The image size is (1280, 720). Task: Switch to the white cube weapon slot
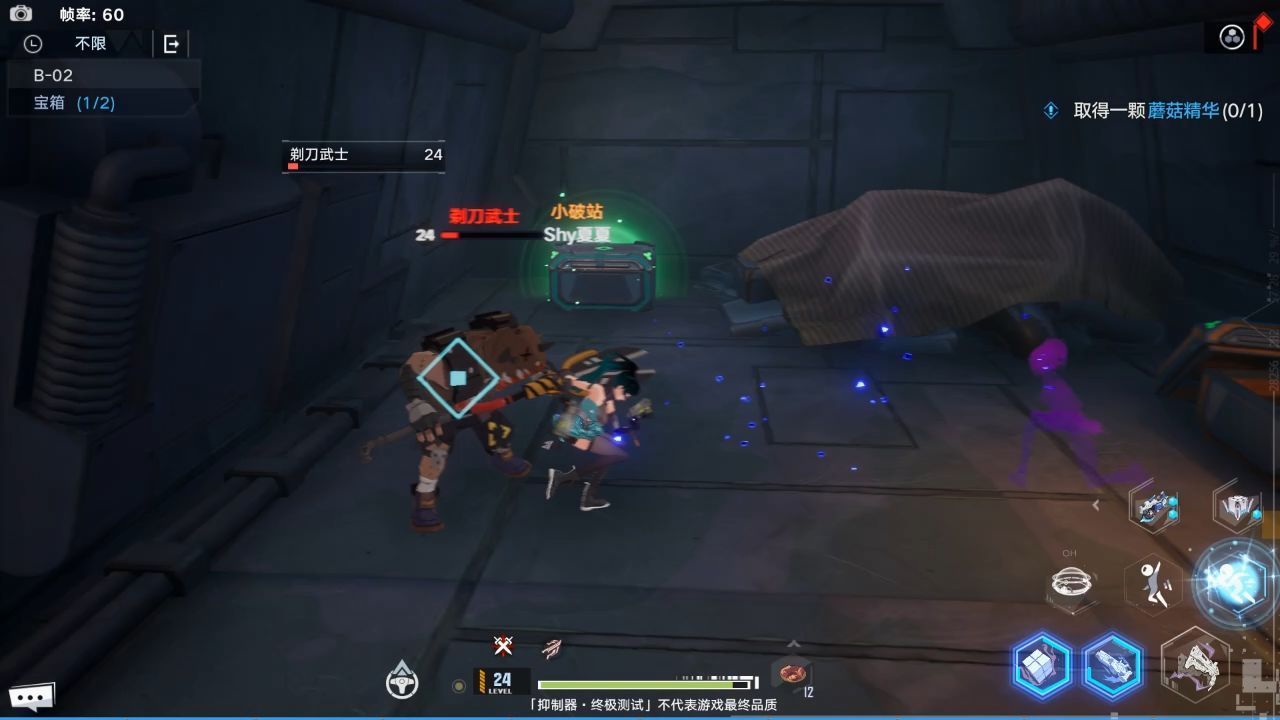click(1237, 507)
